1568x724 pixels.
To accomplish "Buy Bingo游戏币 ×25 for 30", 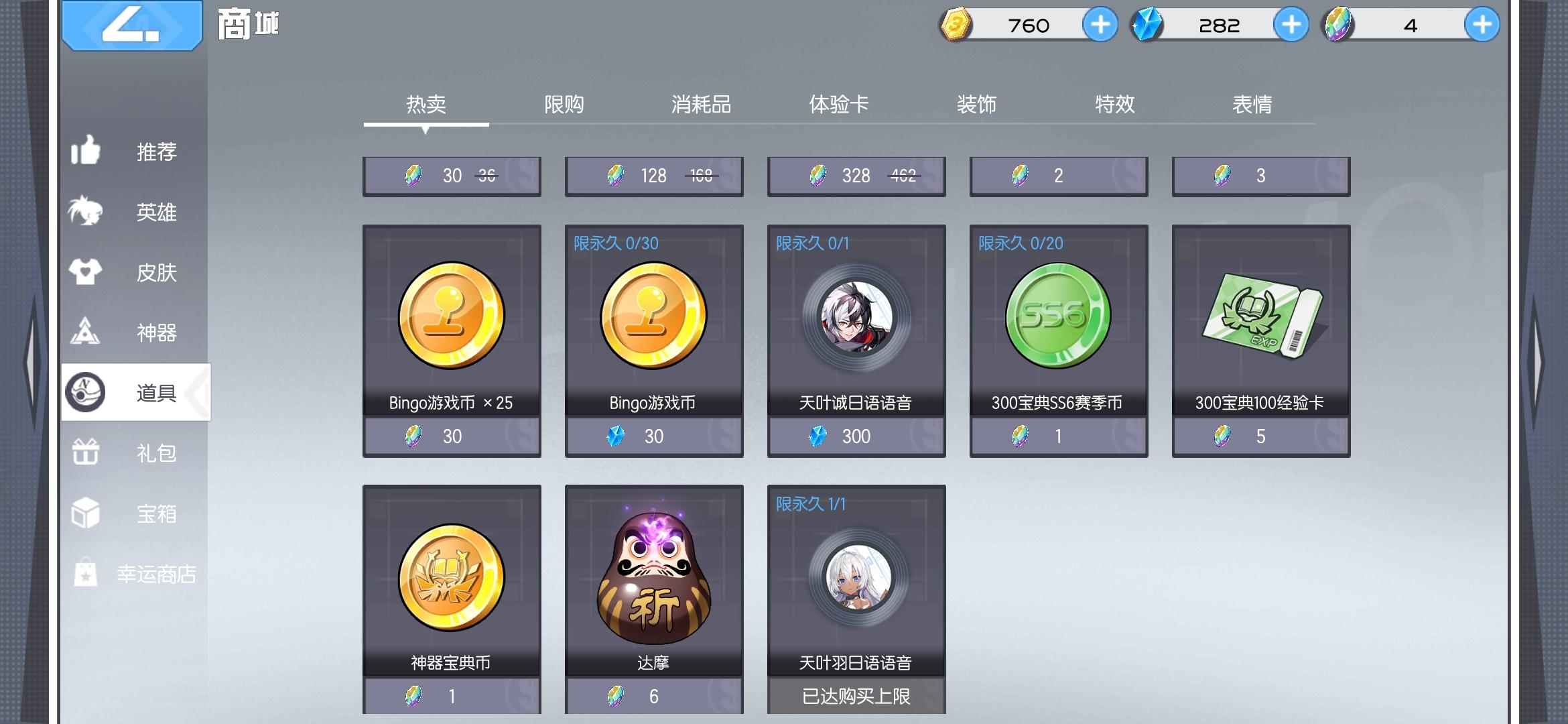I will click(x=451, y=436).
